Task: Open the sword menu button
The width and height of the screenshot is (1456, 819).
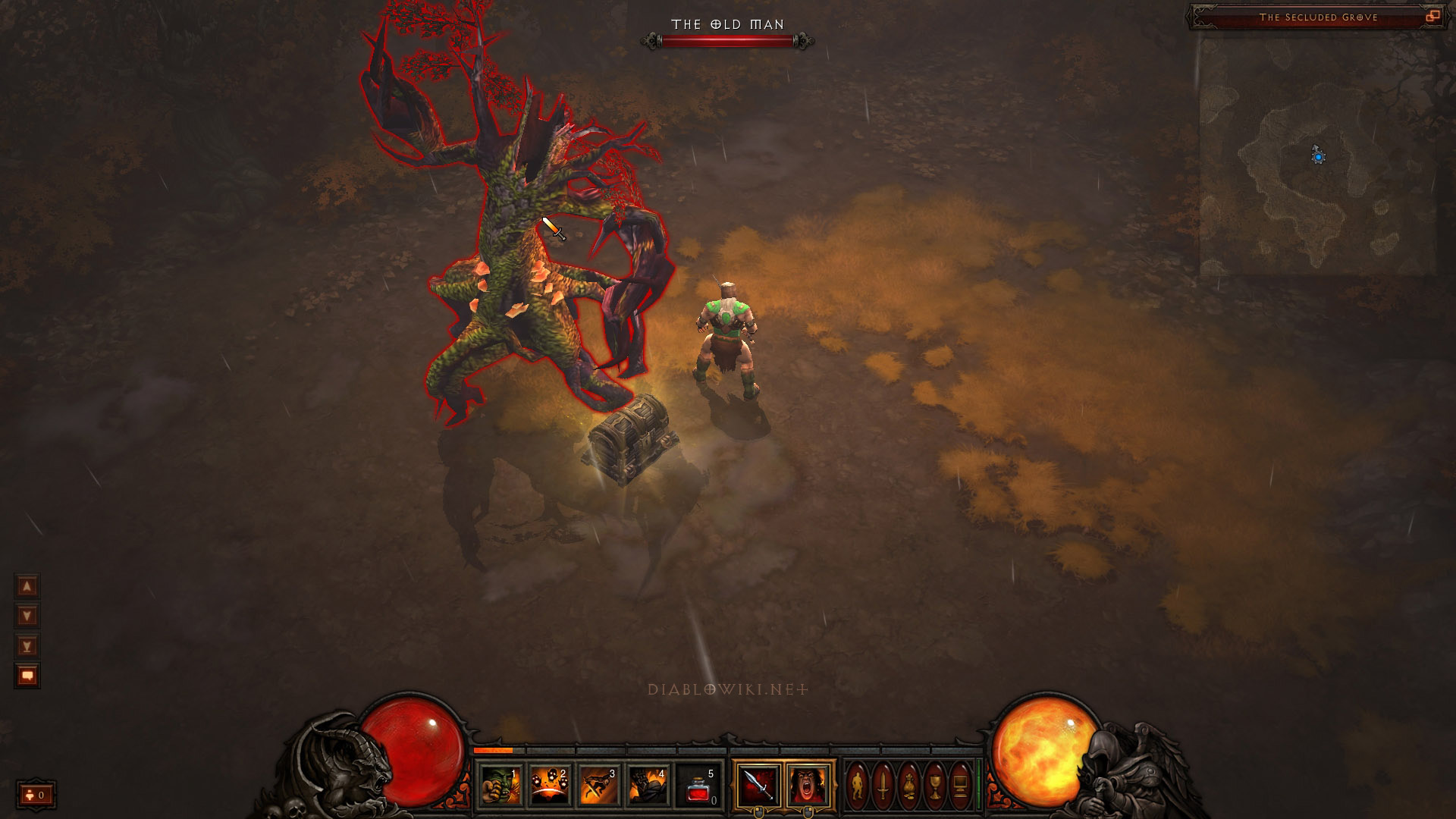Action: click(x=883, y=785)
